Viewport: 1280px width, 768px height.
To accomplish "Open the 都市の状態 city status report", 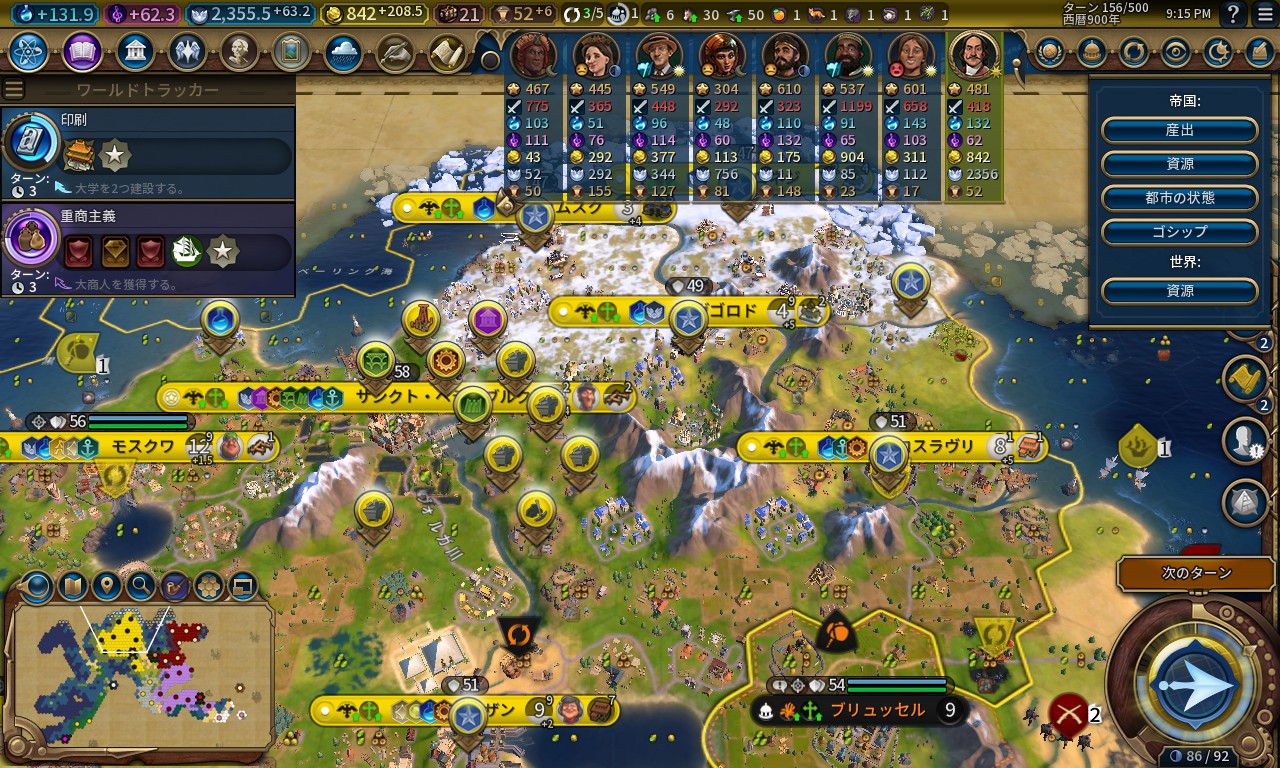I will [x=1179, y=197].
